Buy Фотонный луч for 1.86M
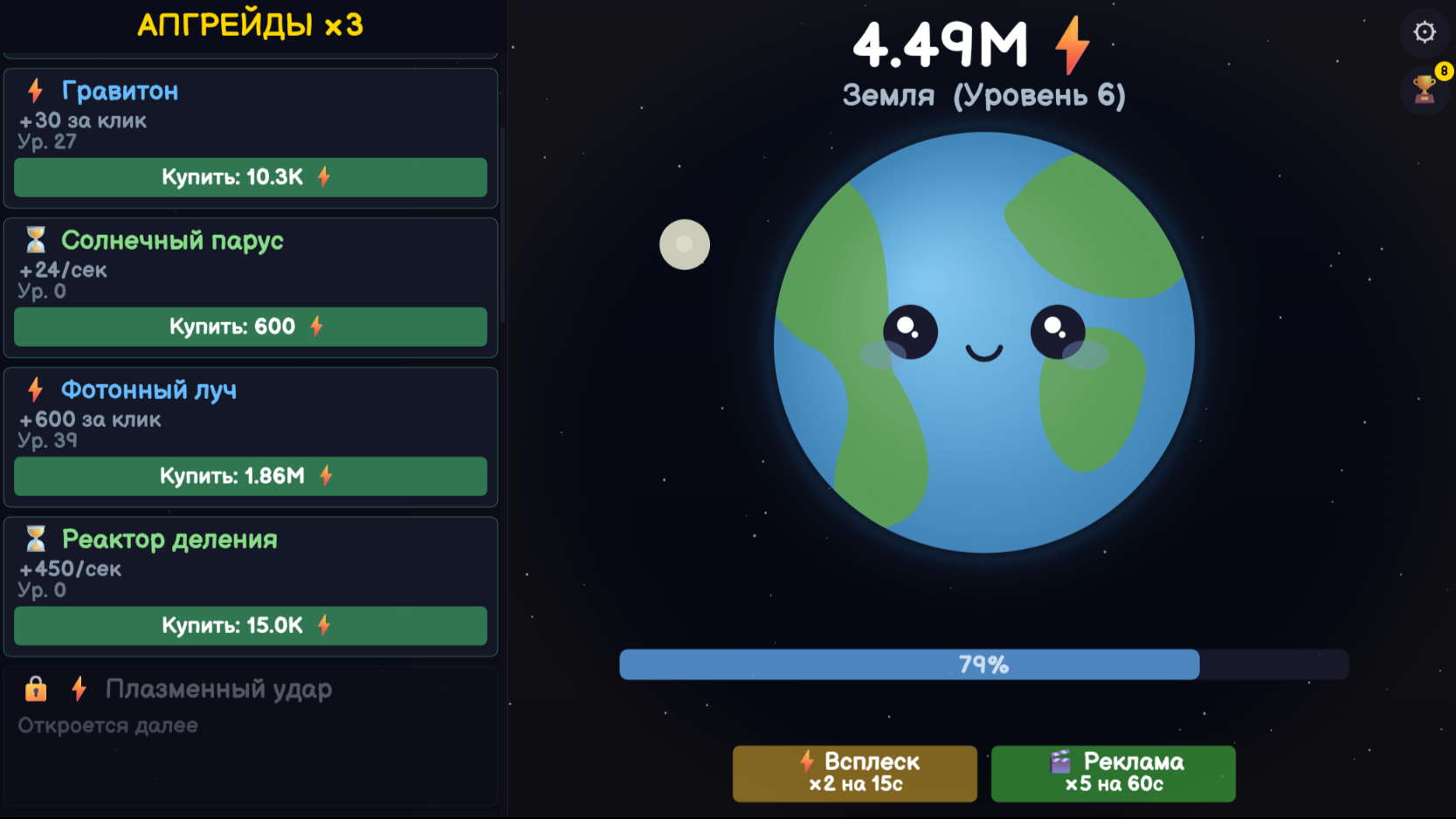Image resolution: width=1456 pixels, height=819 pixels. pos(250,477)
